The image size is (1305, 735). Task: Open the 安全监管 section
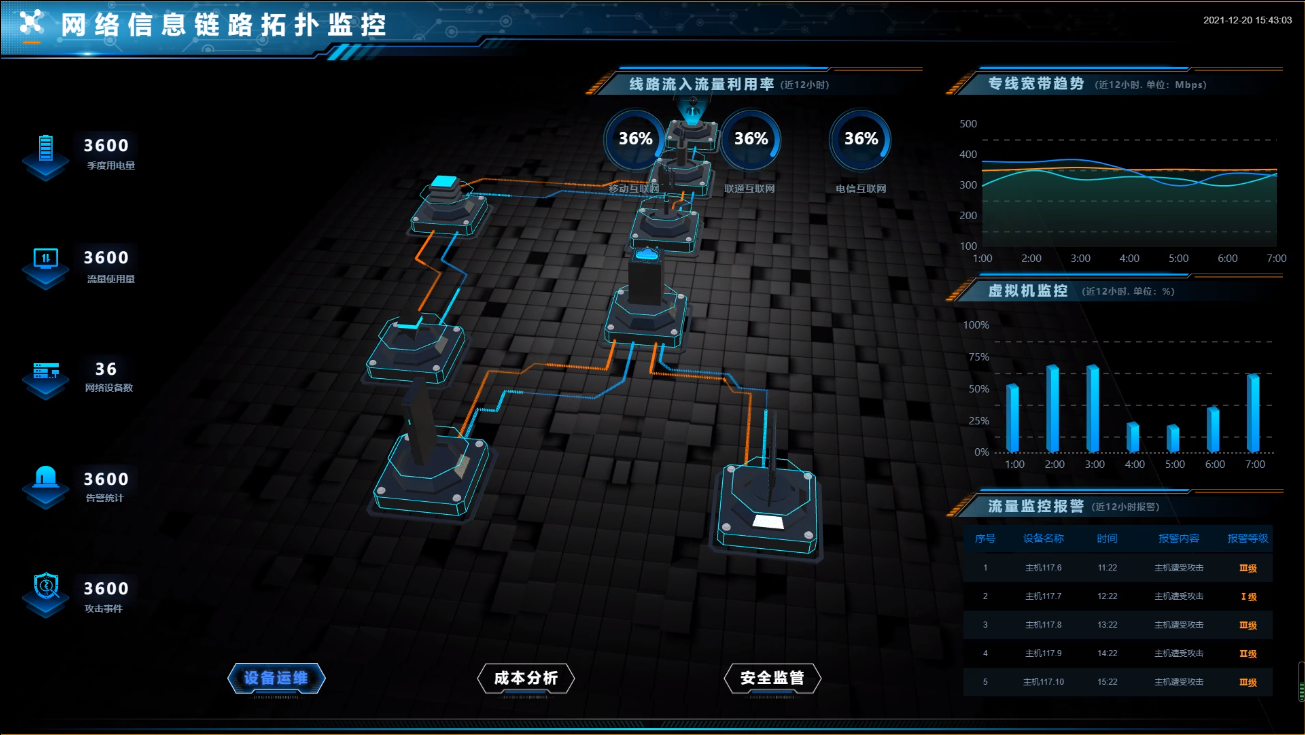pyautogui.click(x=771, y=678)
